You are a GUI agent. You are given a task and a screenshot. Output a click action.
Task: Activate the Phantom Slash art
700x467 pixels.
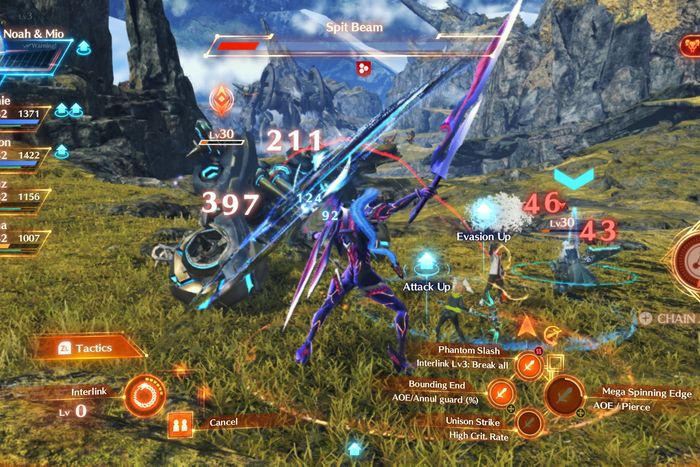point(529,366)
